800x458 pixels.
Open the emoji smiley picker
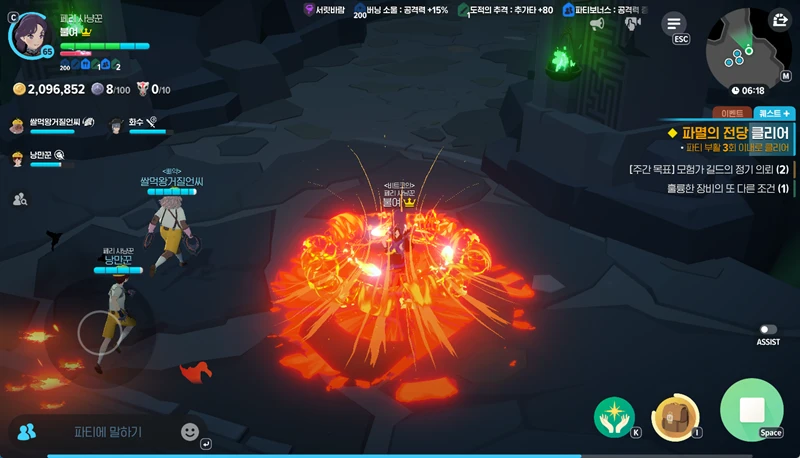(190, 432)
